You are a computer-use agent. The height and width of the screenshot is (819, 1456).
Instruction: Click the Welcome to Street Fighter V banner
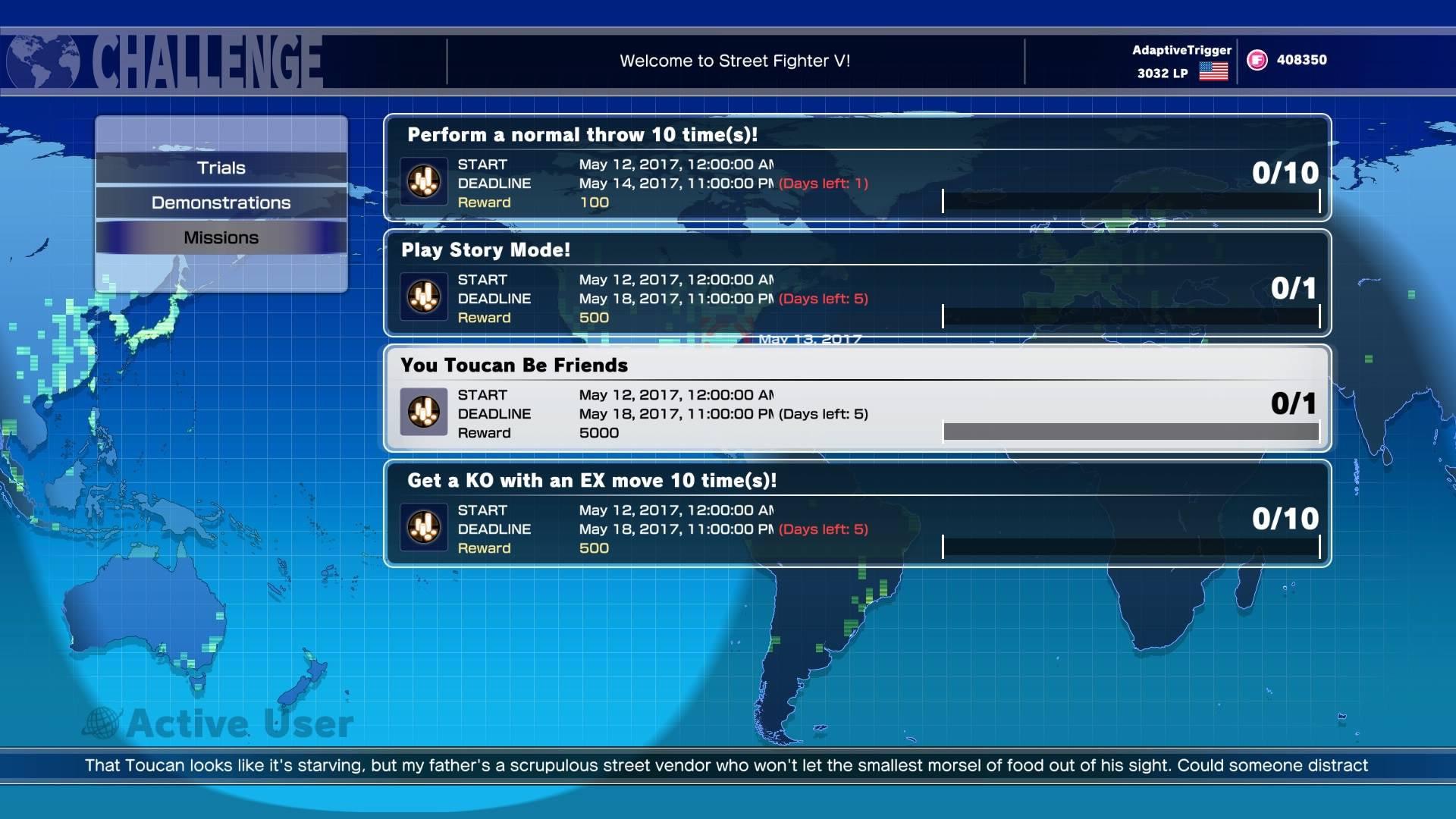point(735,59)
